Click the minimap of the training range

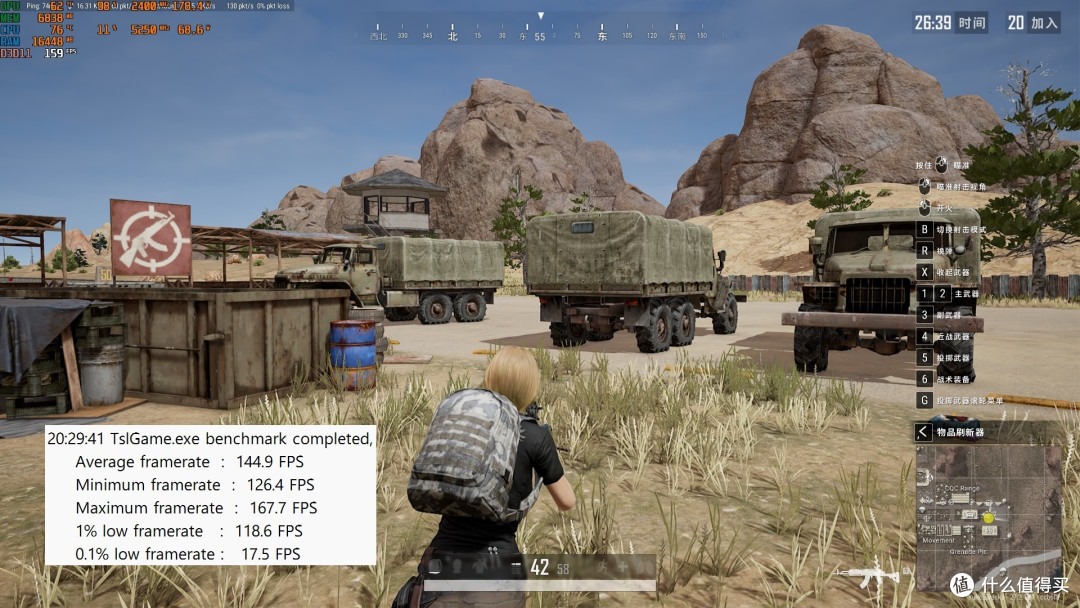[x=988, y=517]
